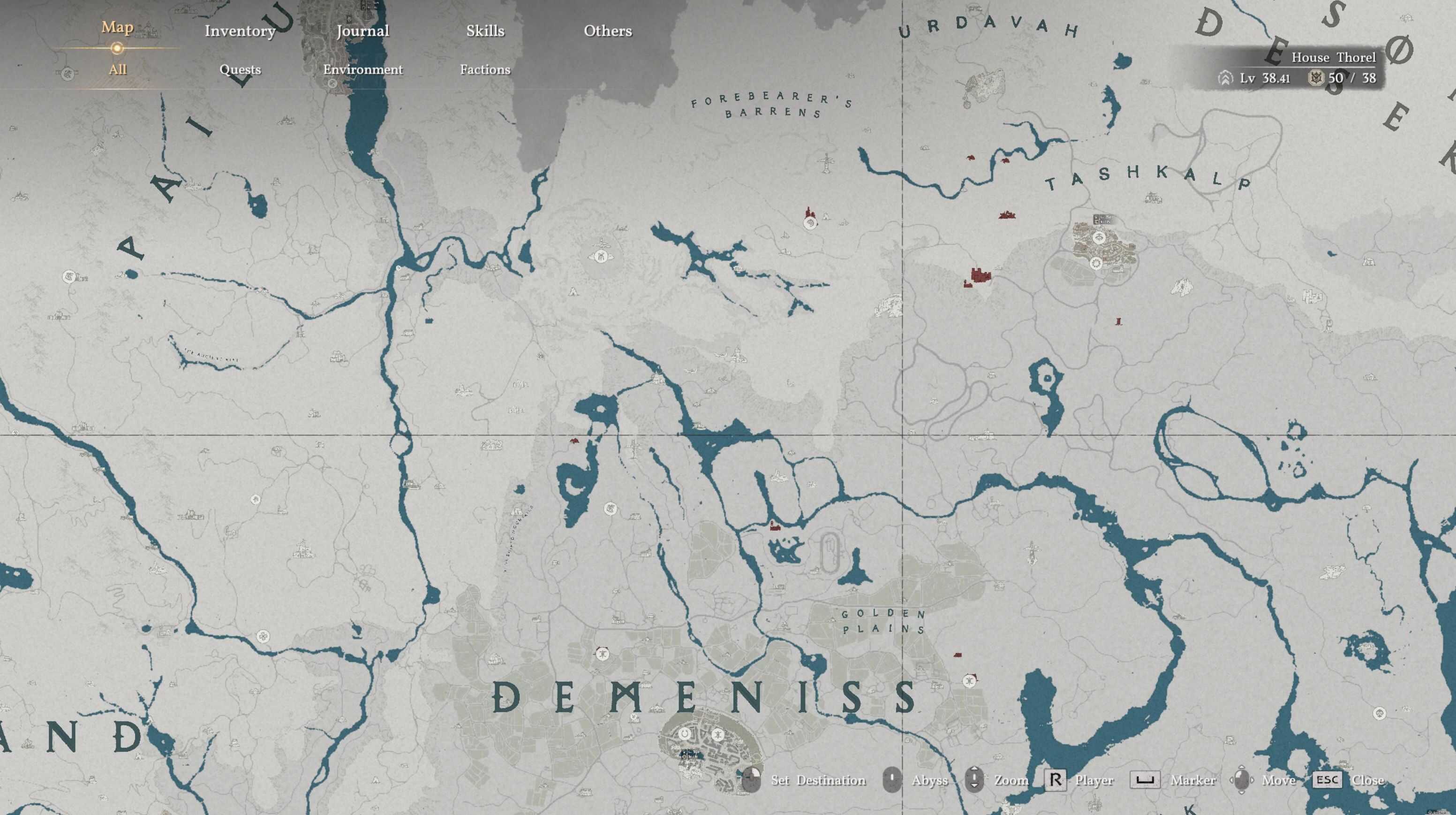This screenshot has width=1456, height=815.
Task: Open the Others tab
Action: (608, 31)
